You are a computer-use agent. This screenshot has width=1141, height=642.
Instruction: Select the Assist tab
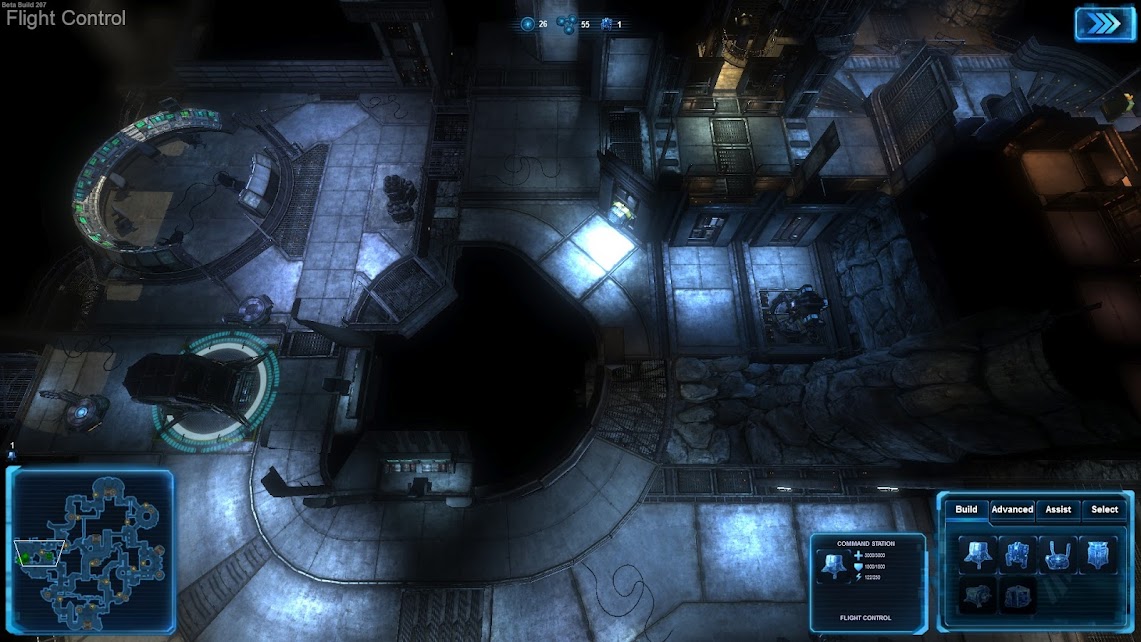click(x=1058, y=510)
